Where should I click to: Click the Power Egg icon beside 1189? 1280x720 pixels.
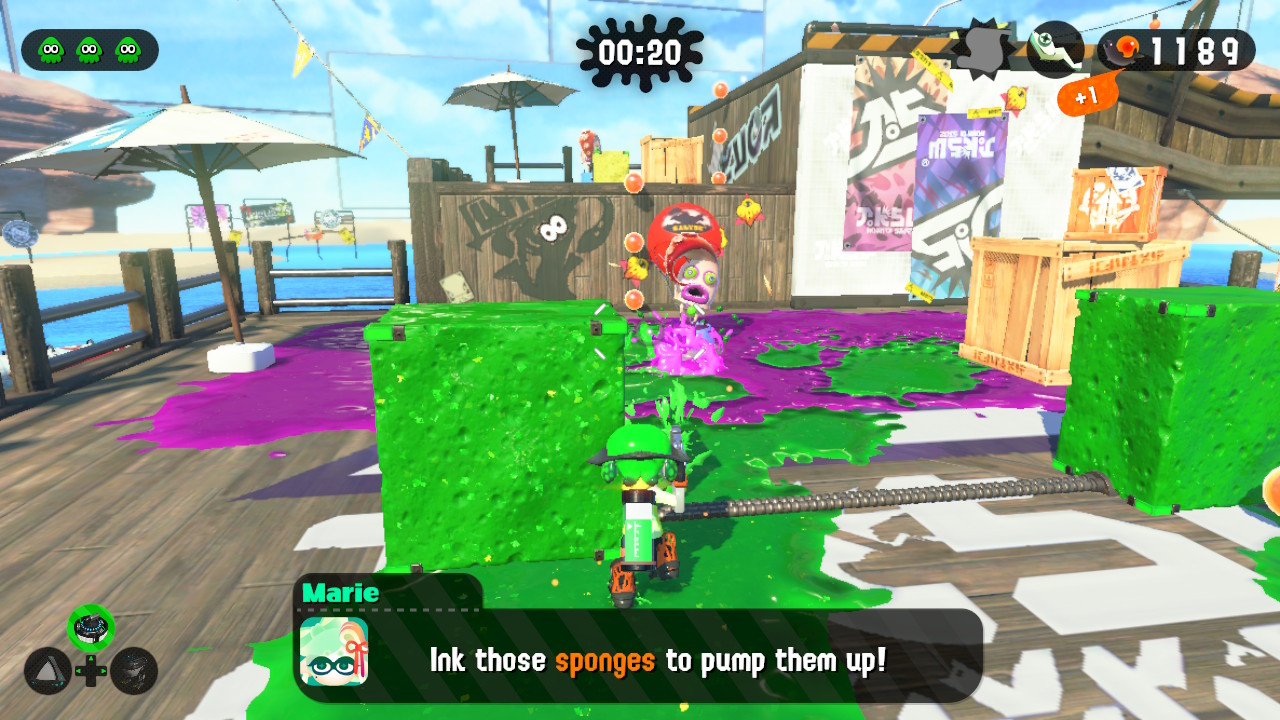tap(1125, 45)
